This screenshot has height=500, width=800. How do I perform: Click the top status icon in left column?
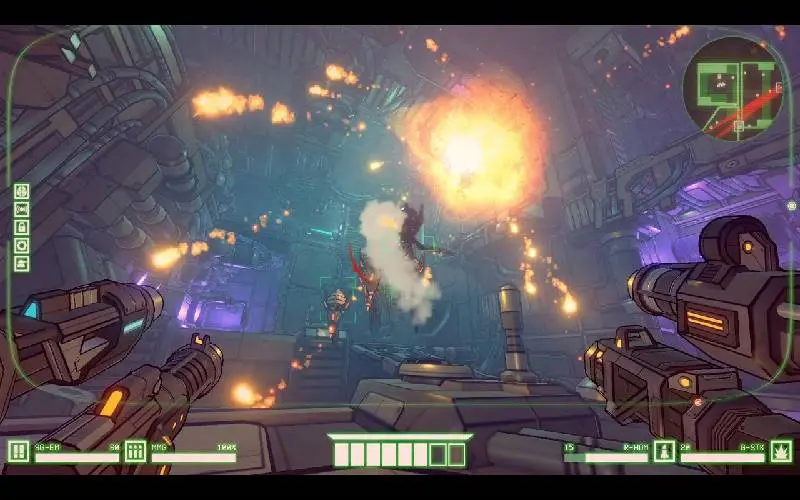(x=22, y=191)
